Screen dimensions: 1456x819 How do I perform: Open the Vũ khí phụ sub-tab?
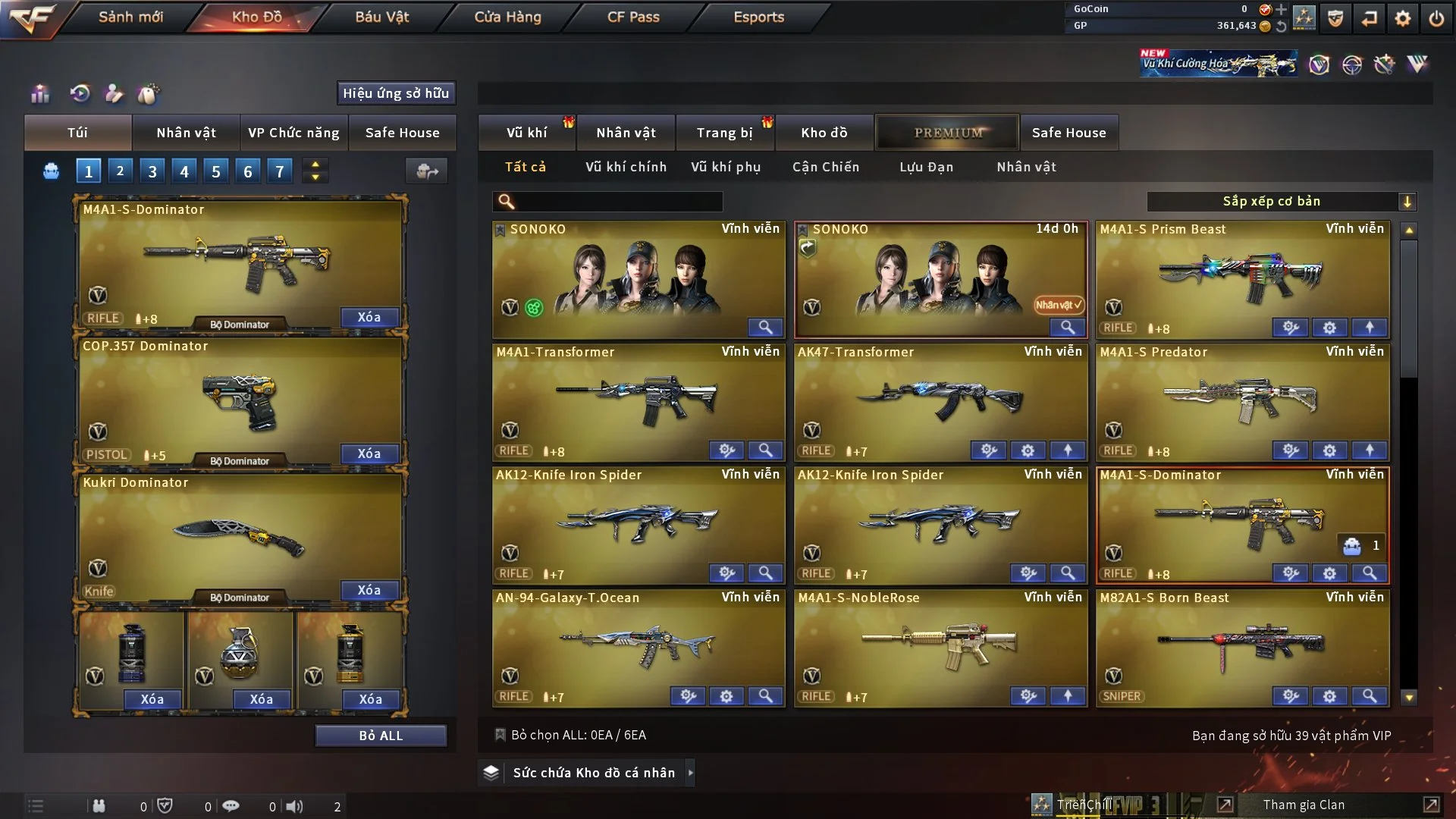(x=726, y=167)
